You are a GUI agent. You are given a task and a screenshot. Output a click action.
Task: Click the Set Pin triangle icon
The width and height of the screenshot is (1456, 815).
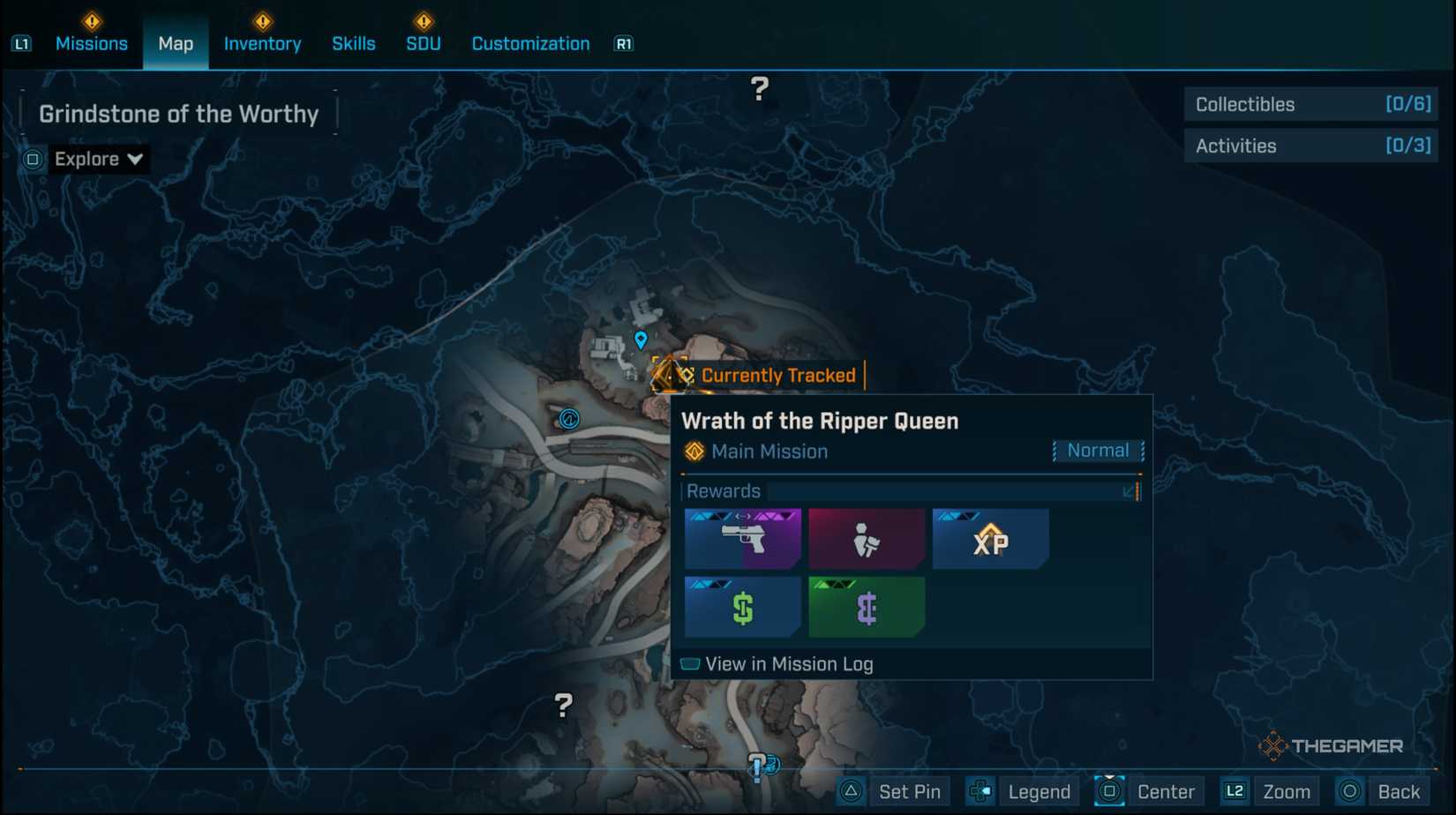point(850,791)
